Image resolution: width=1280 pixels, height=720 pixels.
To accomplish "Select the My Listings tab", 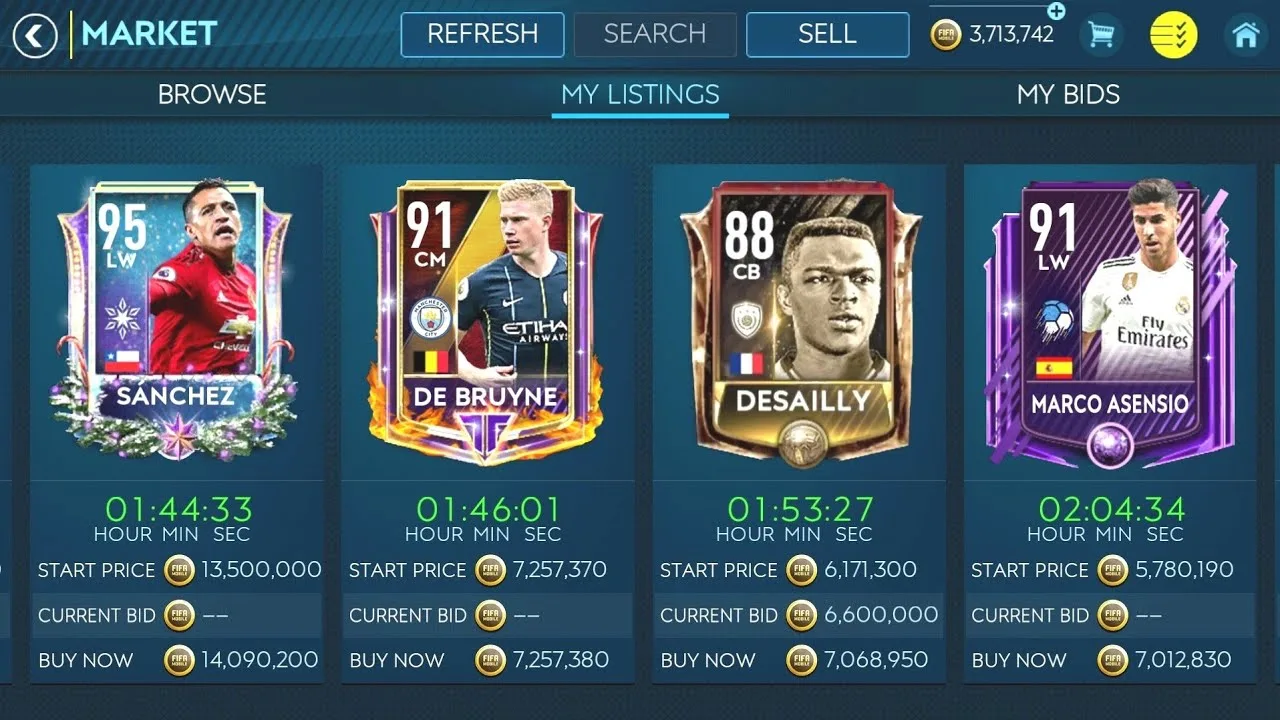I will tap(640, 94).
